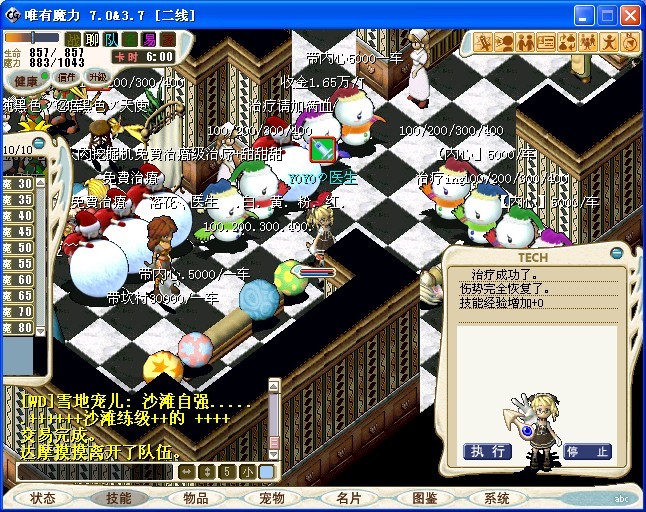This screenshot has width=646, height=512.
Task: Minimize the game window
Action: [582, 16]
